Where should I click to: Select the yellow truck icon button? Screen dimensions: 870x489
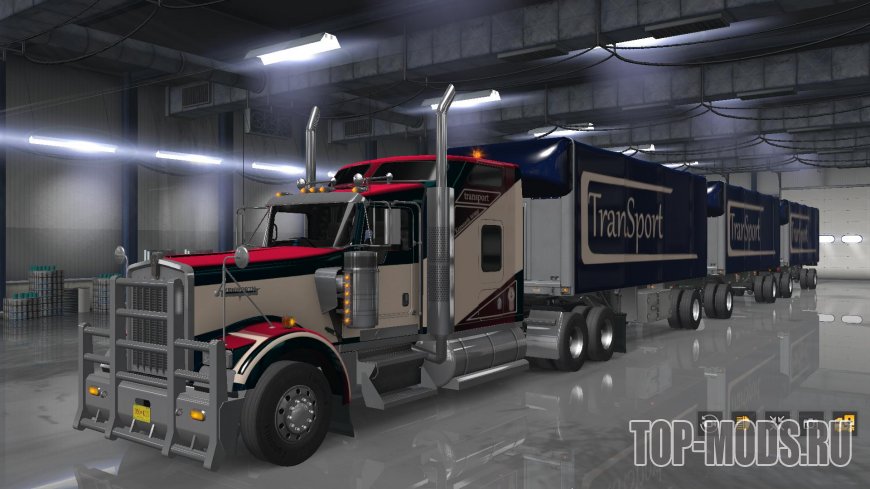click(742, 421)
